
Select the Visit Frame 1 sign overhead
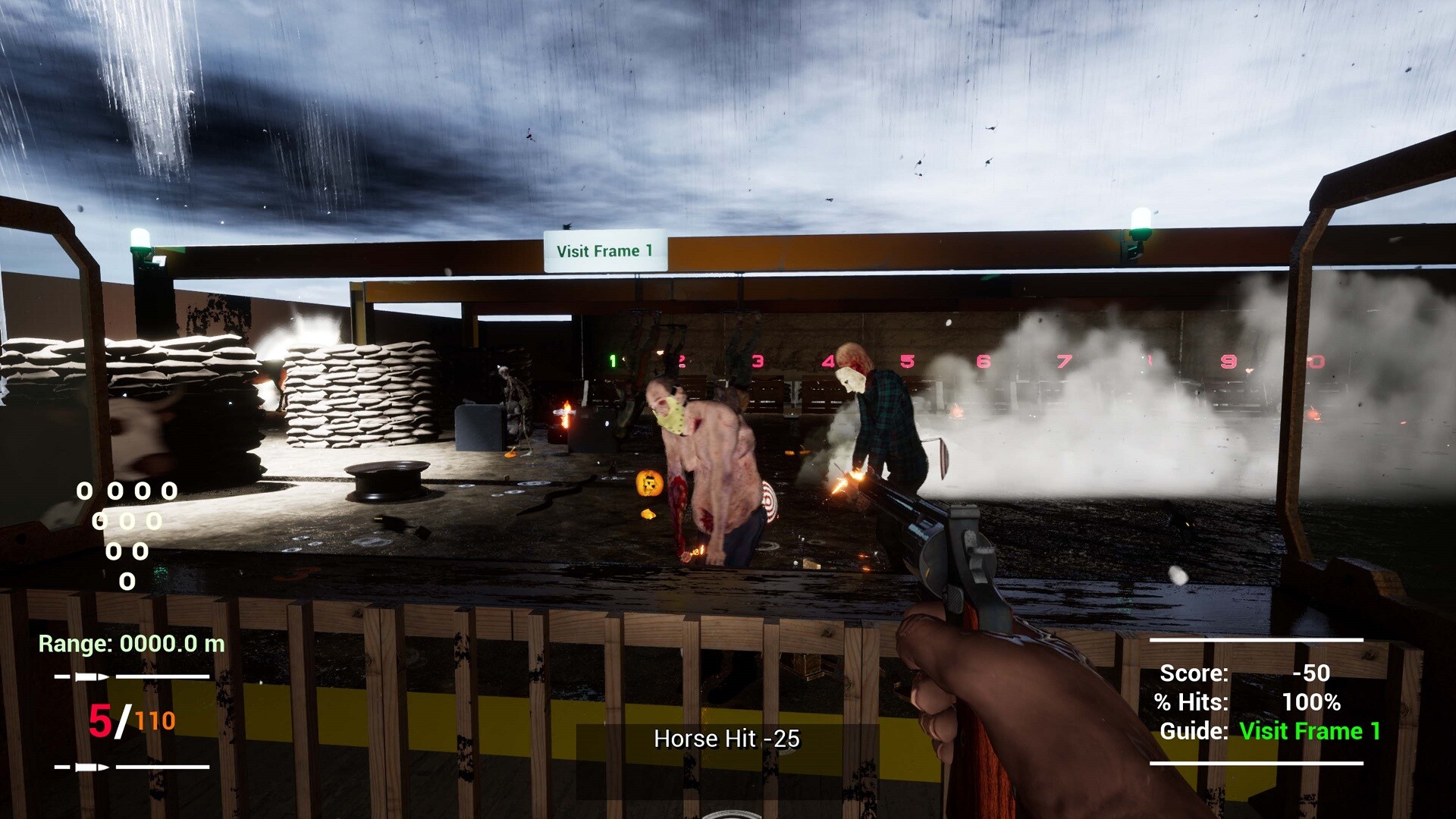605,251
